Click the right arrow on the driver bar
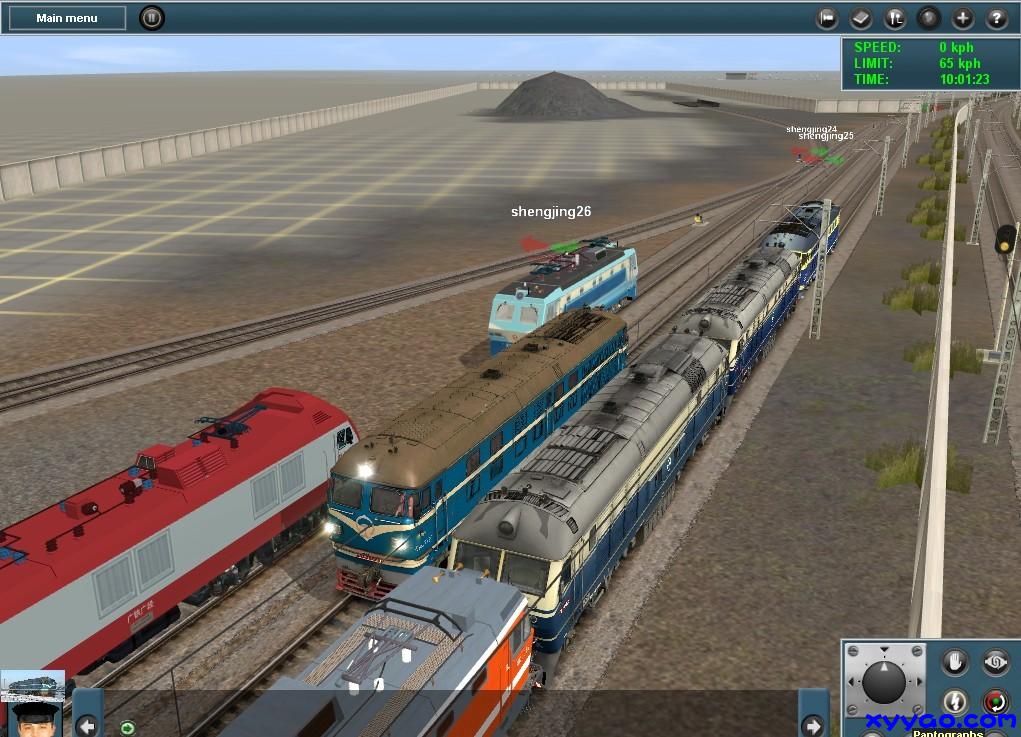The width and height of the screenshot is (1021, 737). (813, 726)
